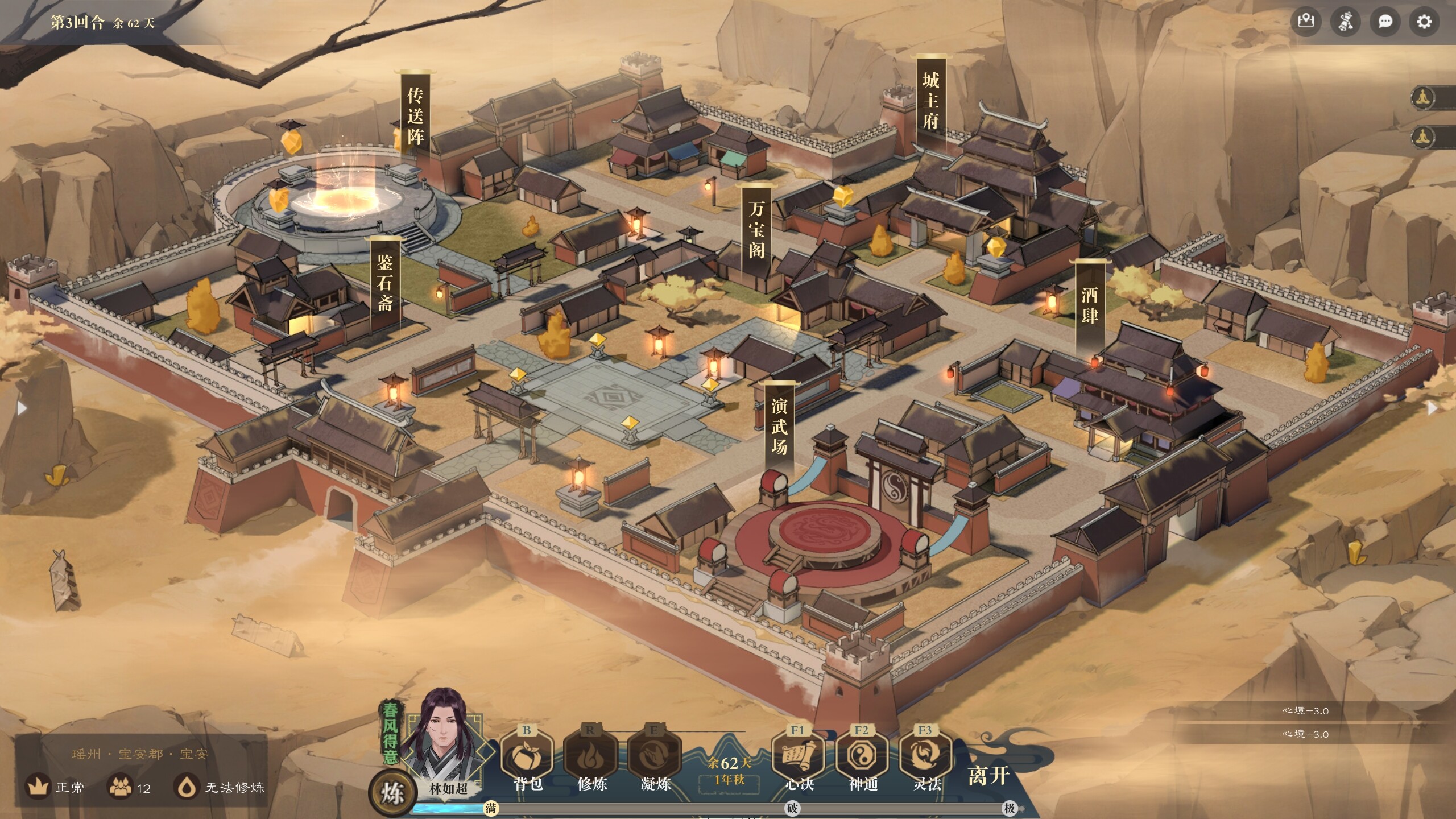Expand the left edge arrow panel
The width and height of the screenshot is (1456, 819).
point(23,407)
